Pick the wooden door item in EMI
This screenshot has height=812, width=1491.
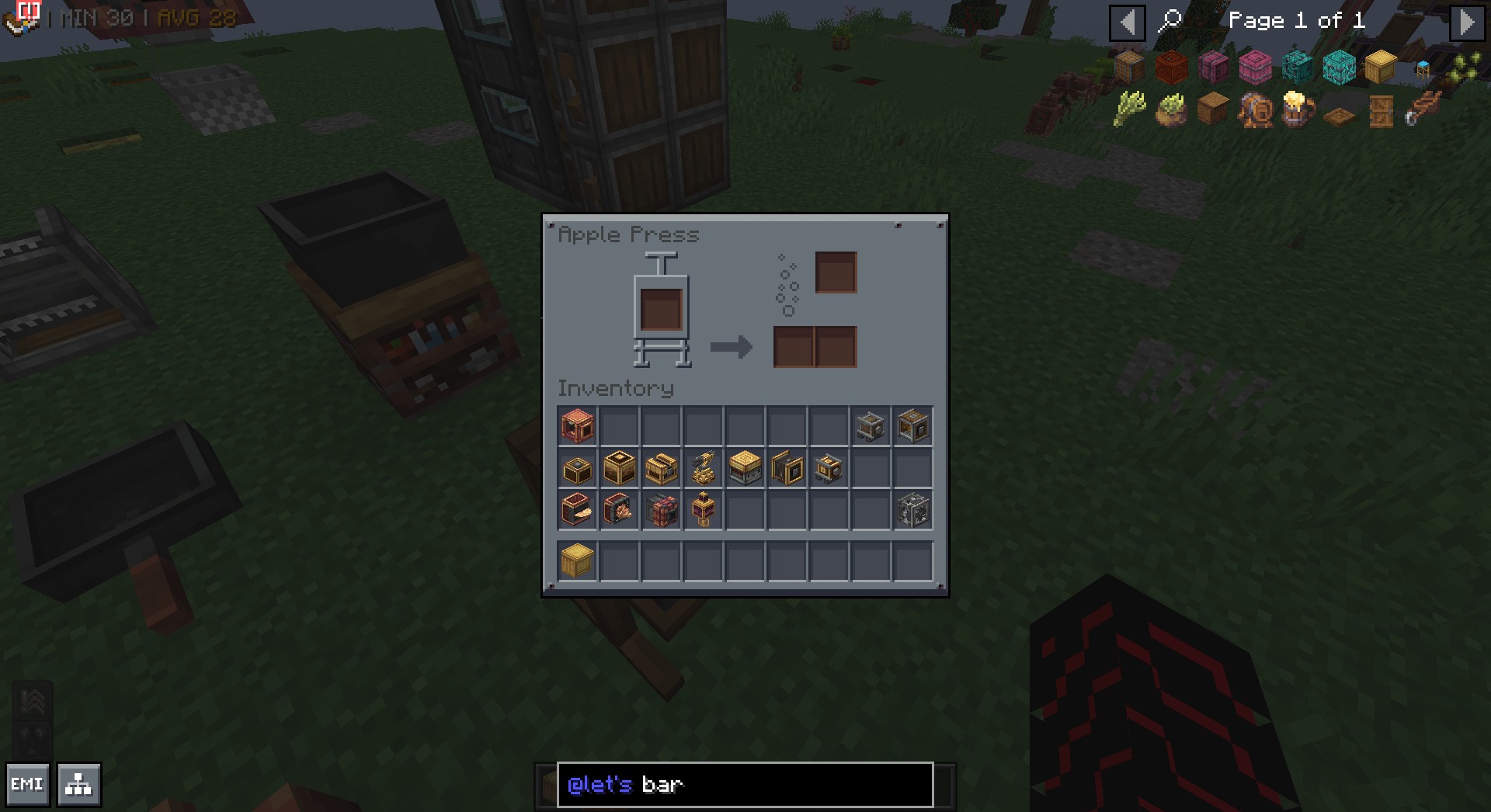click(x=1381, y=111)
